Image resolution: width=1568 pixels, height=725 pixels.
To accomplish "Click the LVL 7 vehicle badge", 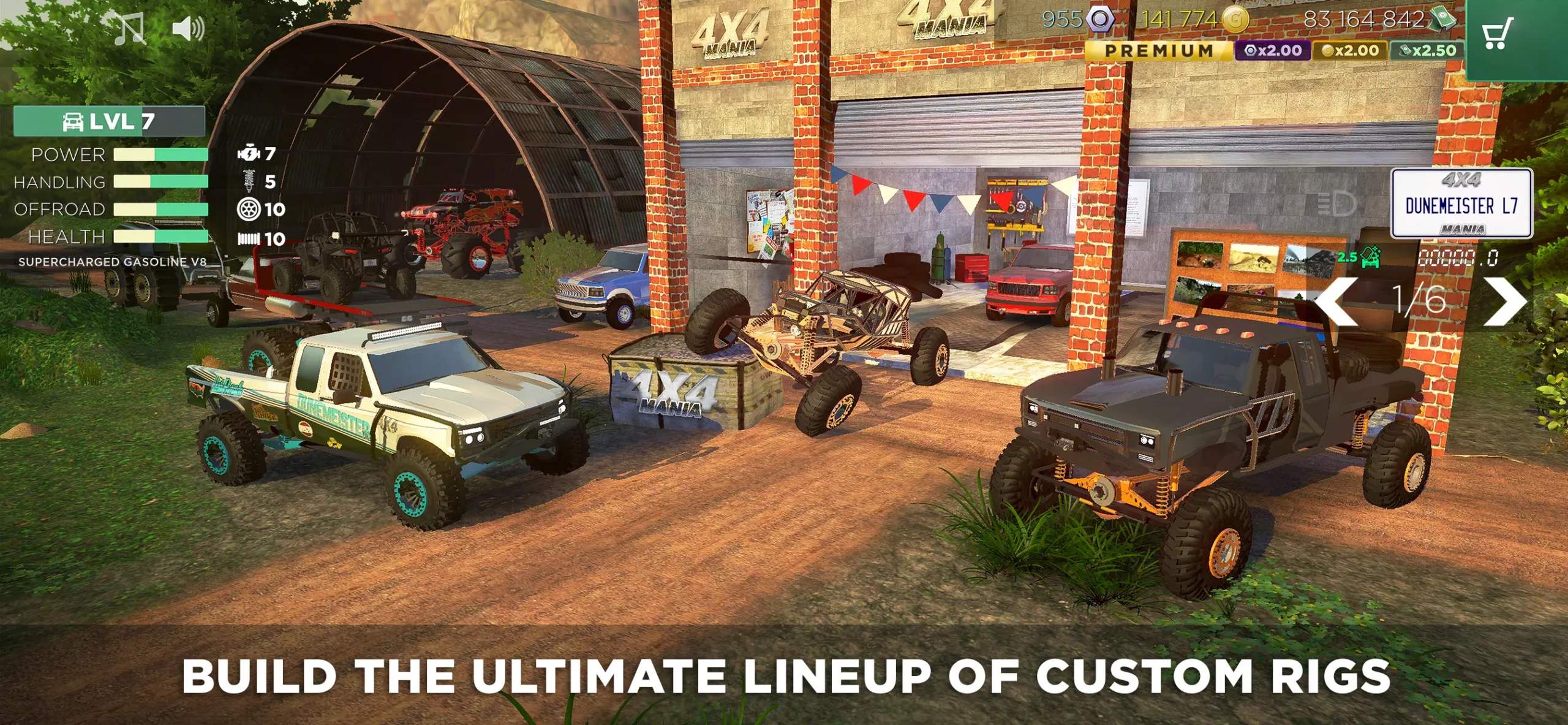I will 109,121.
